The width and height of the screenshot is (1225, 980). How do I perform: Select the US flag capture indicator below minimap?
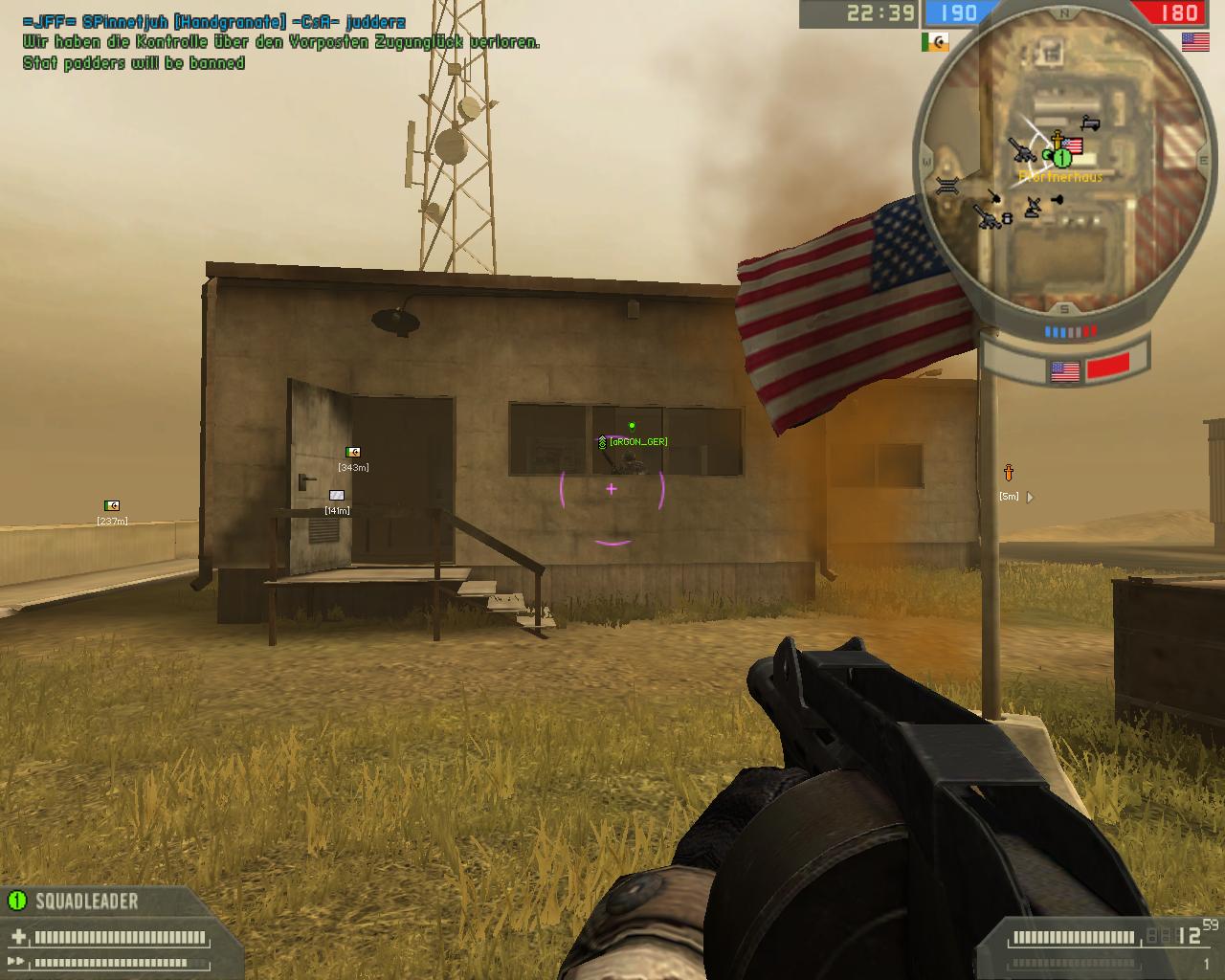pyautogui.click(x=1064, y=370)
